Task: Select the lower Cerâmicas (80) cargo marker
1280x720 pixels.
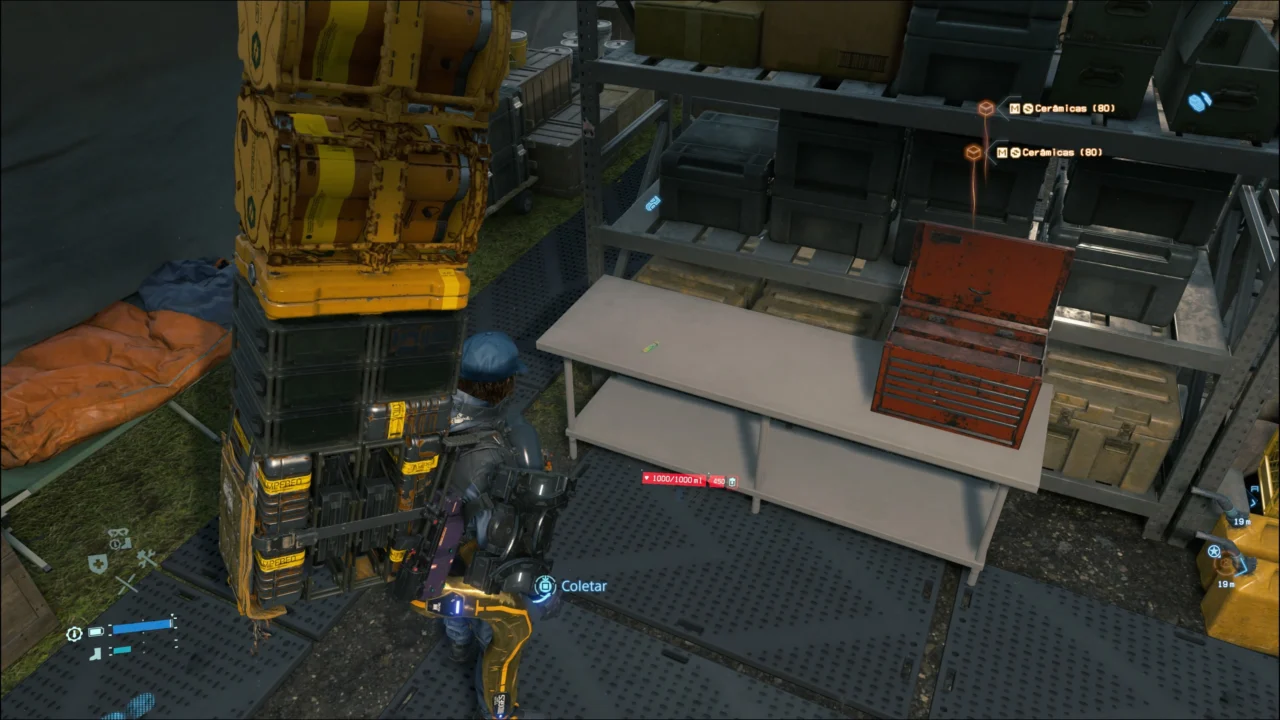Action: point(973,152)
